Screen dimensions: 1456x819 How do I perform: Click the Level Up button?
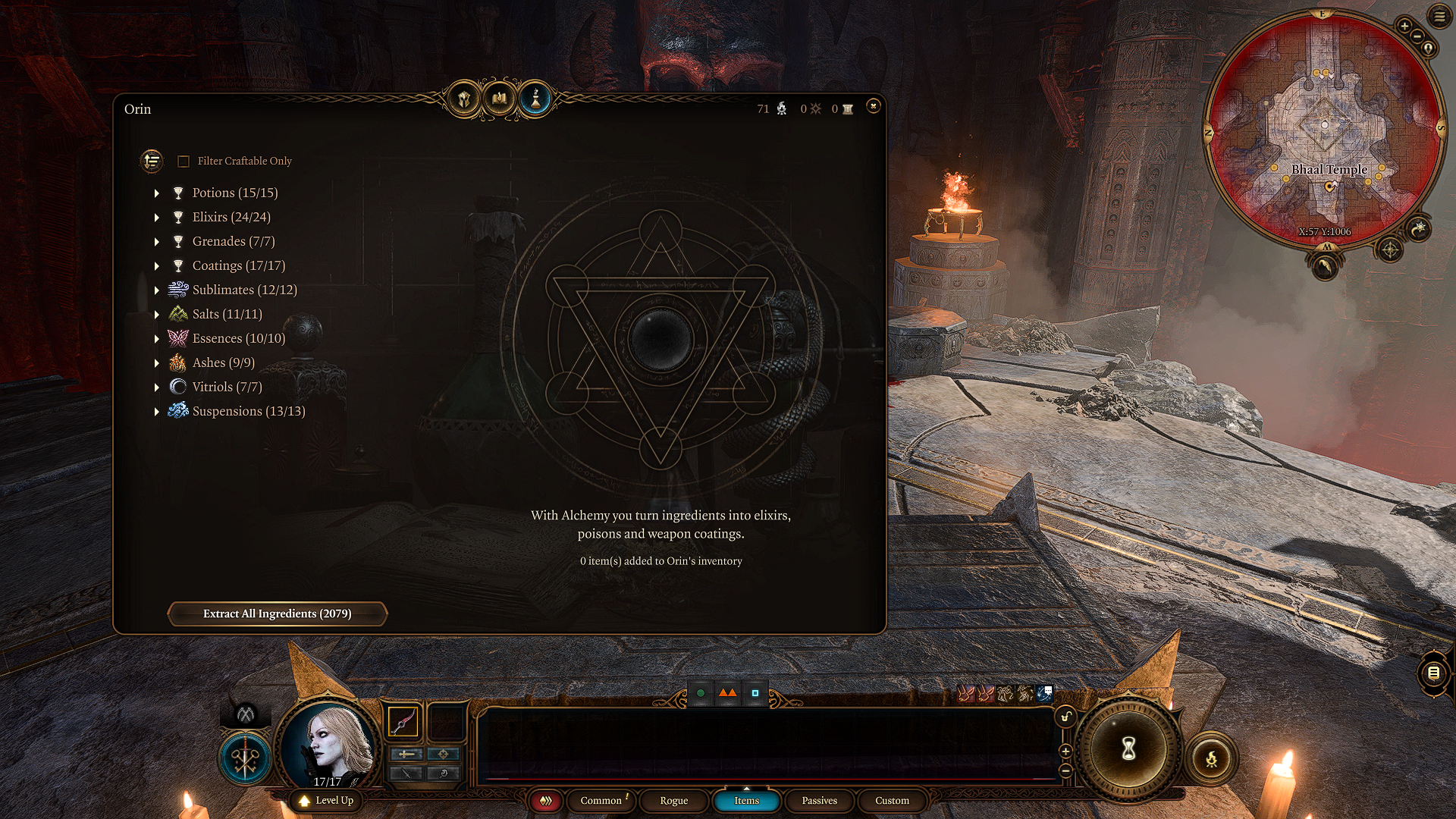coord(327,801)
